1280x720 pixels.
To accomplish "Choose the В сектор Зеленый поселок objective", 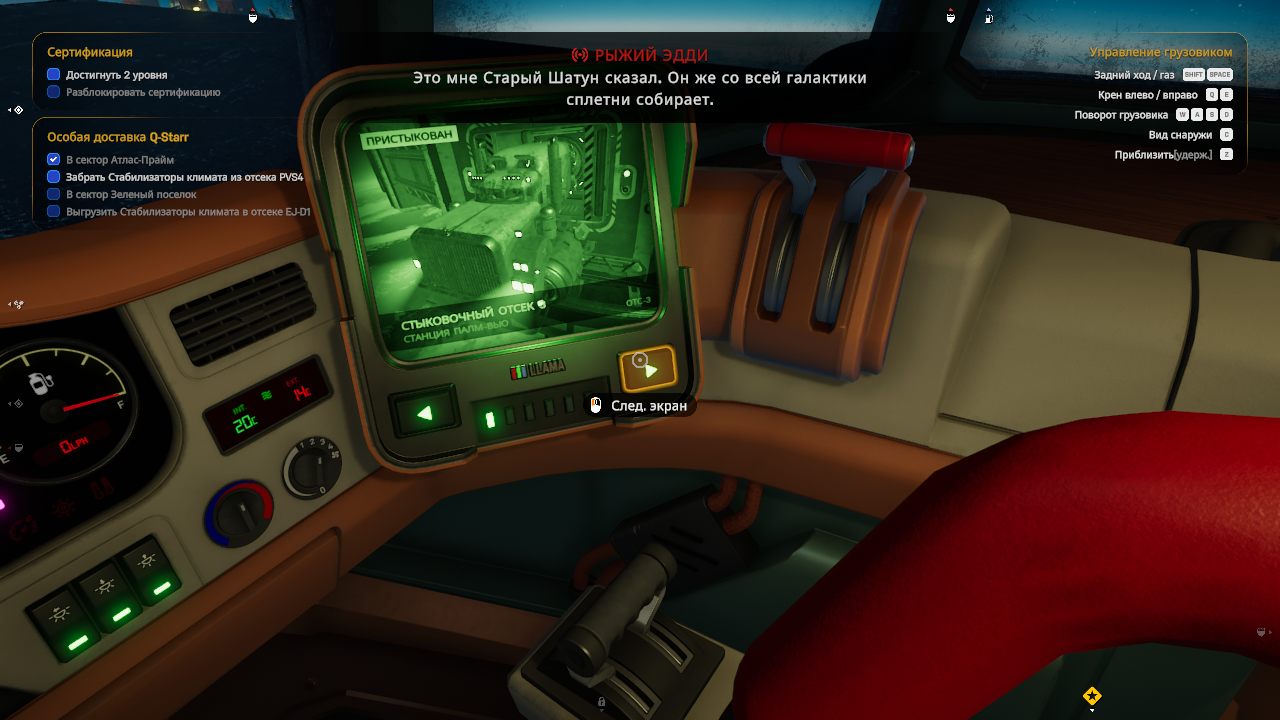I will tap(131, 195).
